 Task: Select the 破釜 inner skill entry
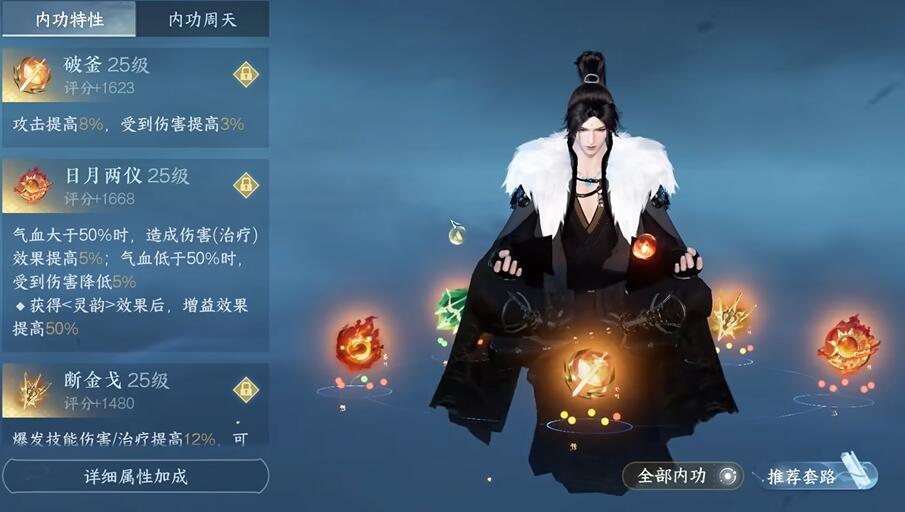120,74
